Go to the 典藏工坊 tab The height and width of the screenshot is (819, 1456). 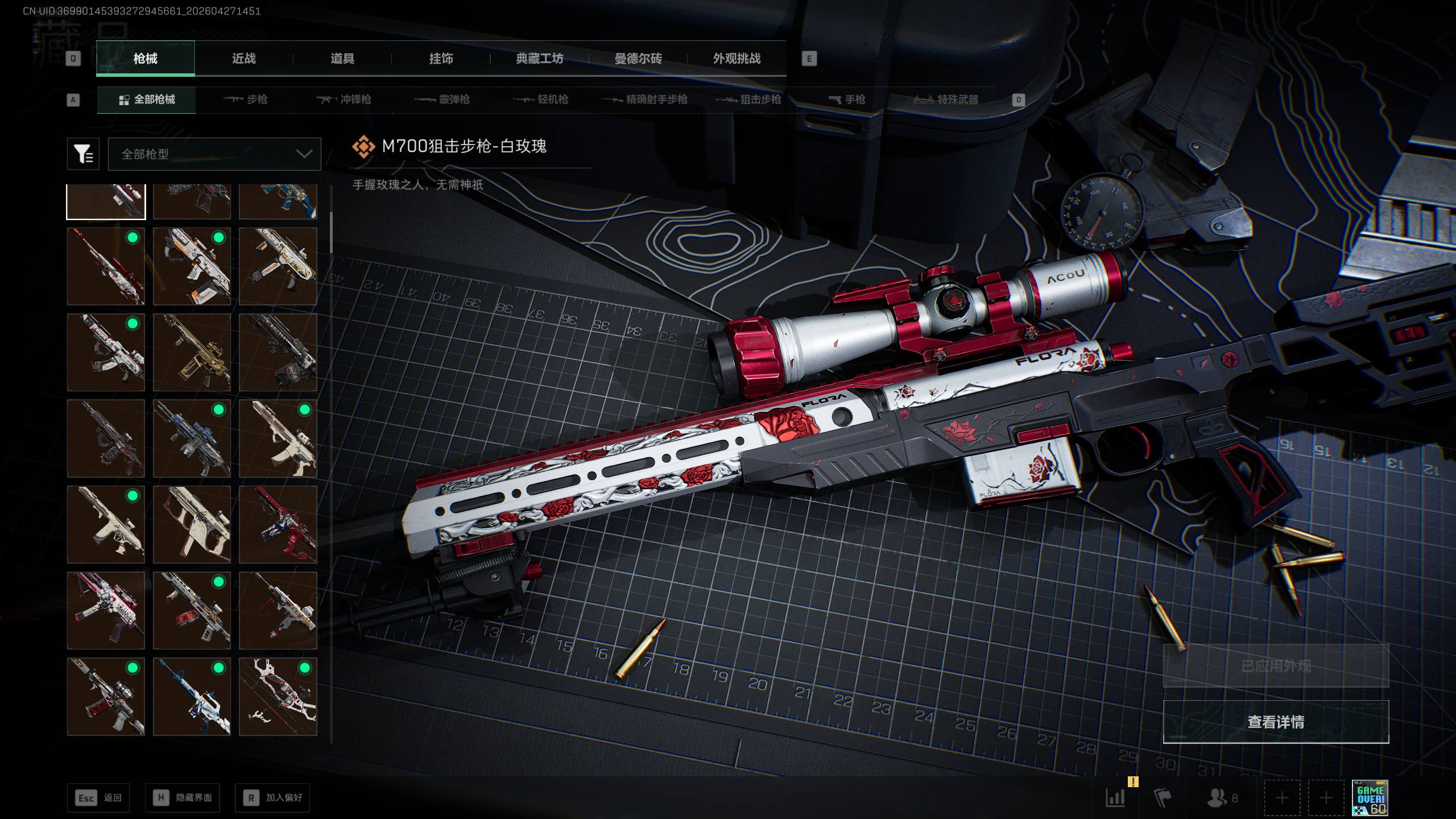click(539, 59)
